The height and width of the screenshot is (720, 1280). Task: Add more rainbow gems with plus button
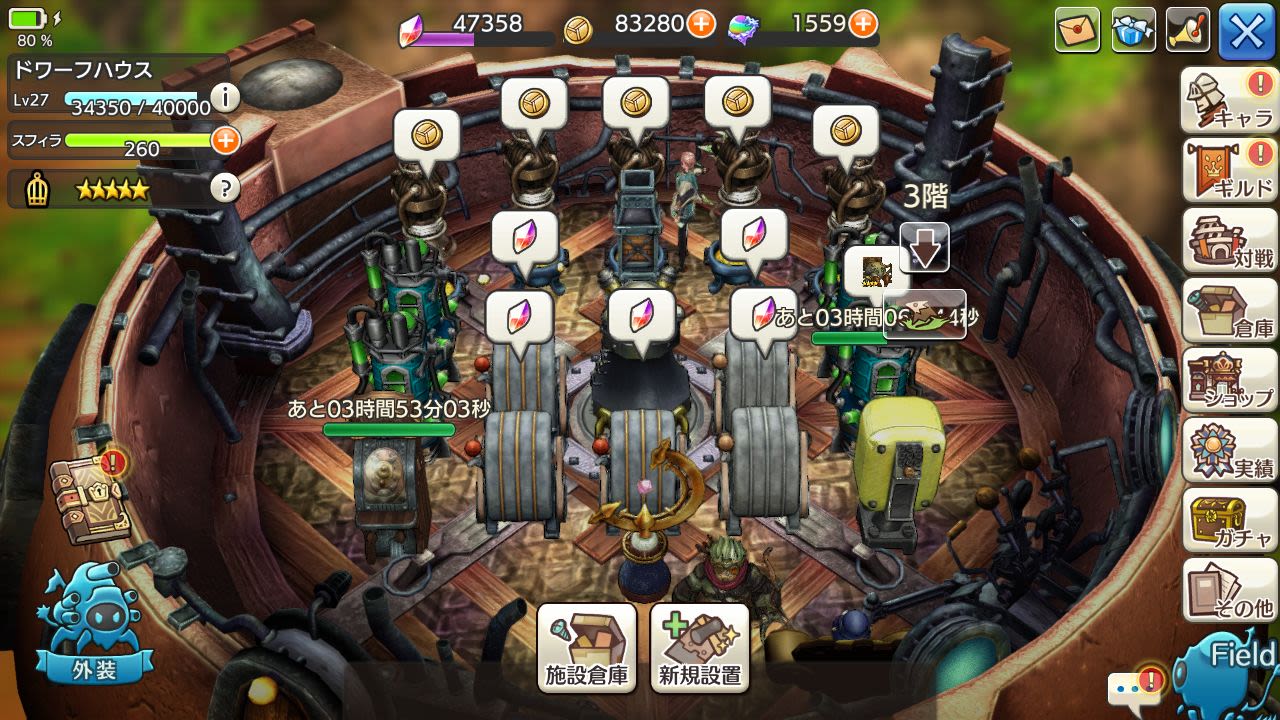pos(863,24)
